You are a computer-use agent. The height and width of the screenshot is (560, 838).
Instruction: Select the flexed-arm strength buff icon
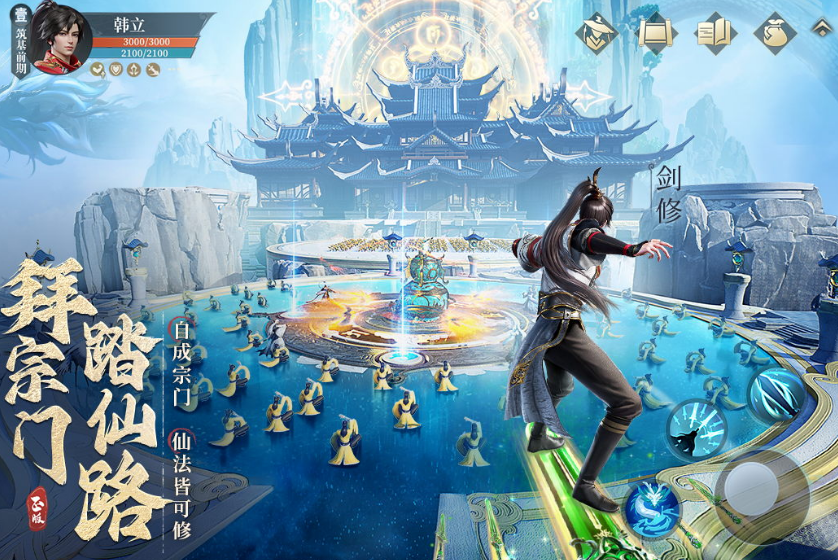[98, 69]
